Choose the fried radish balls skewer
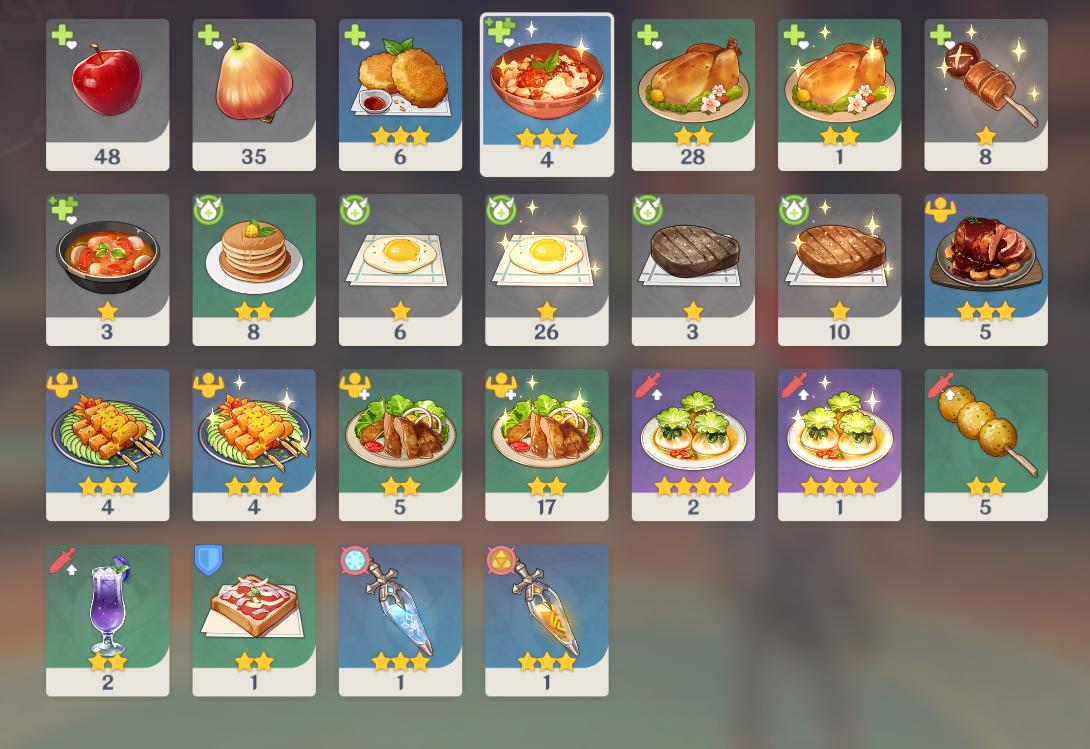Viewport: 1090px width, 749px height. coord(985,444)
